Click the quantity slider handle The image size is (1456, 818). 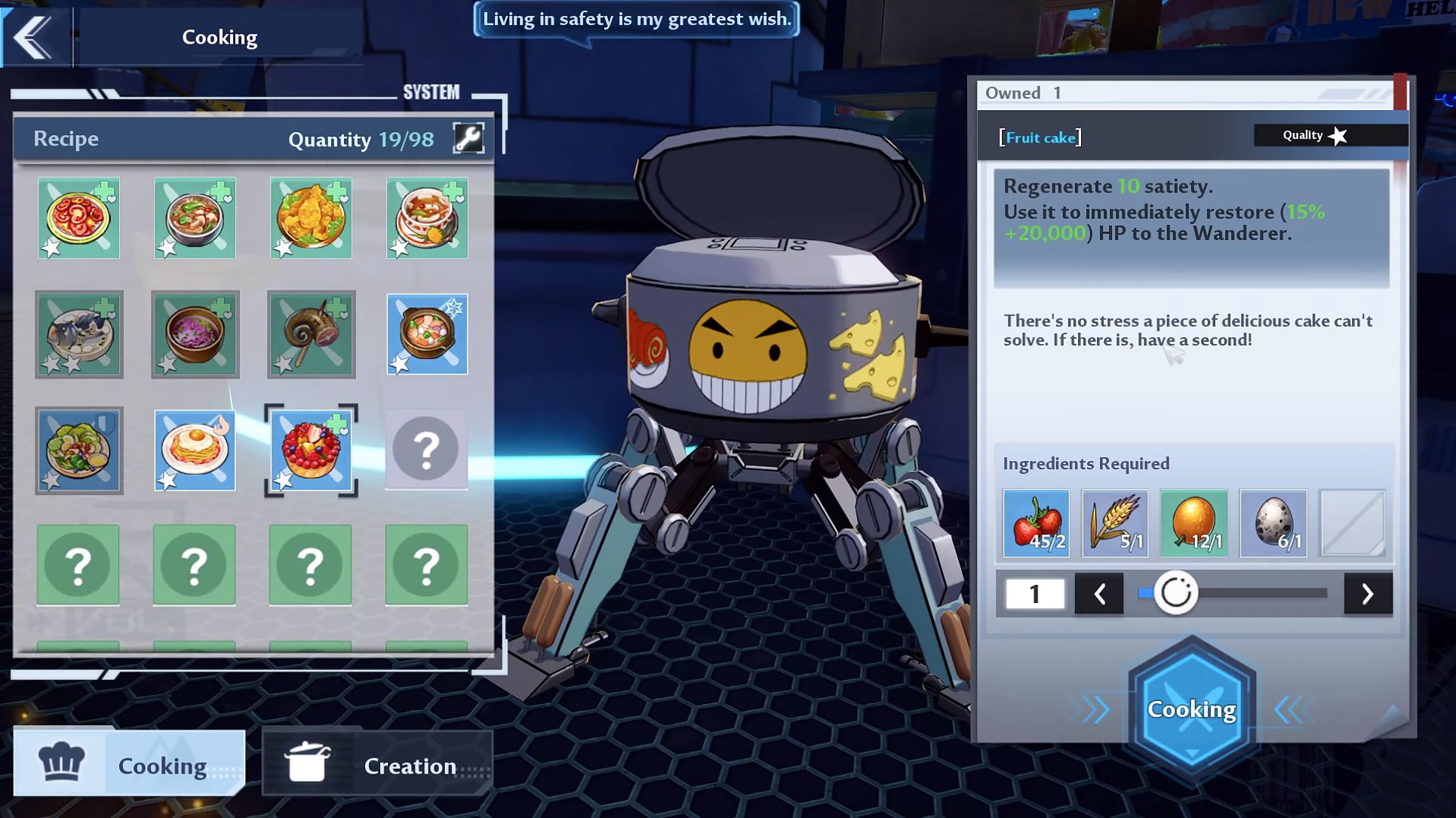[1175, 593]
